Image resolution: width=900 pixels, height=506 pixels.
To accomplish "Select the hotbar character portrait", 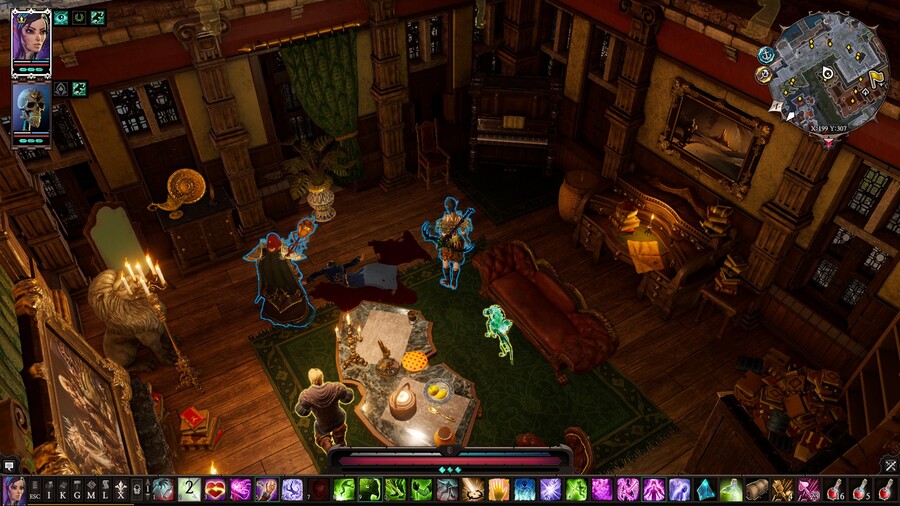I will tap(14, 490).
